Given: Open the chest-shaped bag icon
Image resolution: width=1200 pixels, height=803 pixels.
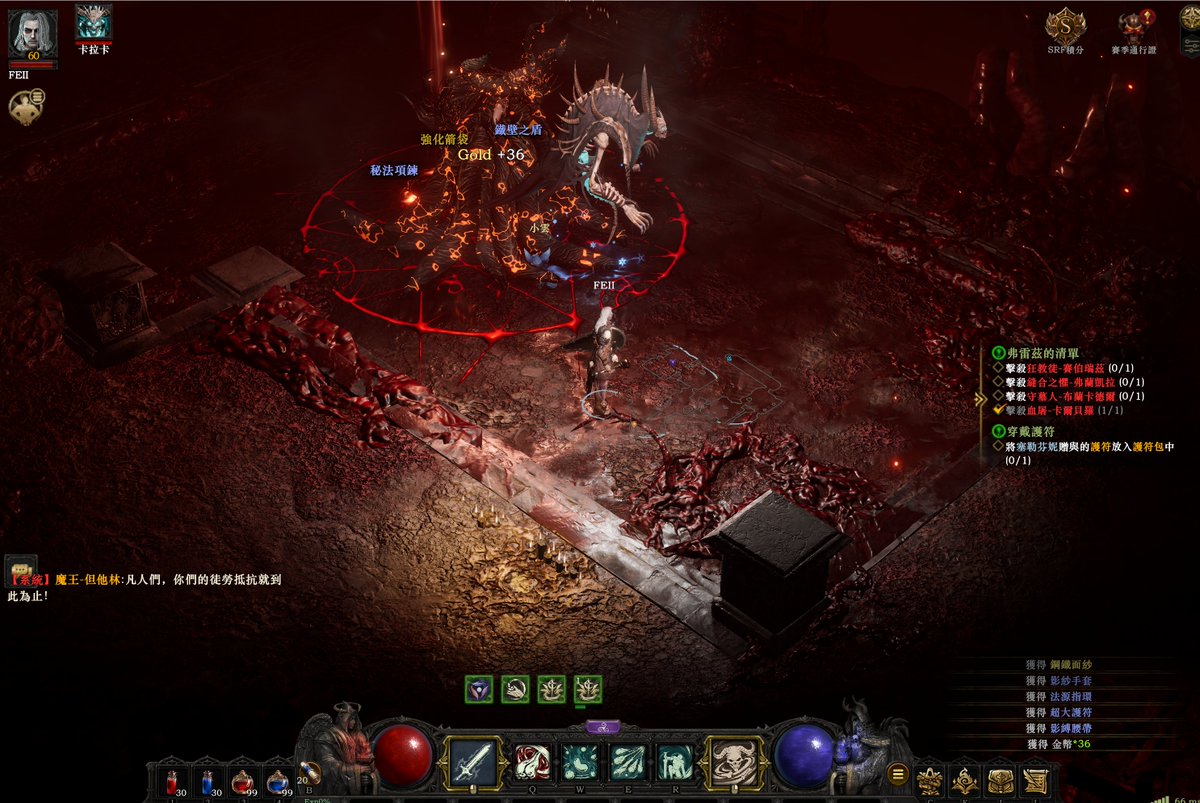Looking at the screenshot, I should coord(1000,780).
